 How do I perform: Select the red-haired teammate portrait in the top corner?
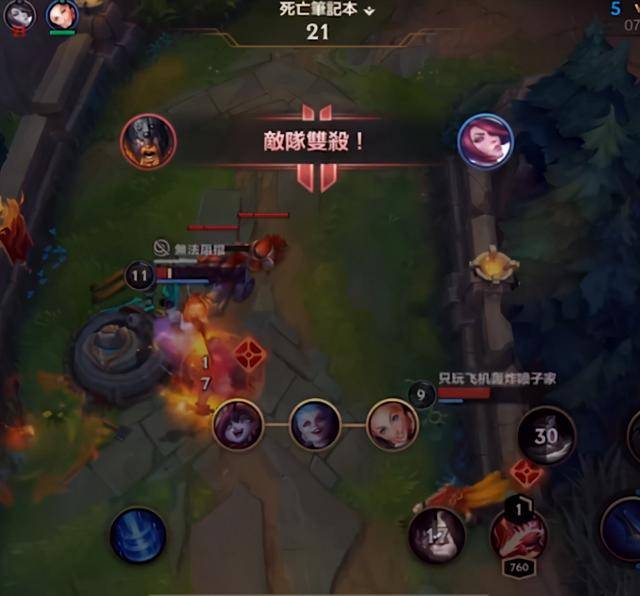(62, 13)
